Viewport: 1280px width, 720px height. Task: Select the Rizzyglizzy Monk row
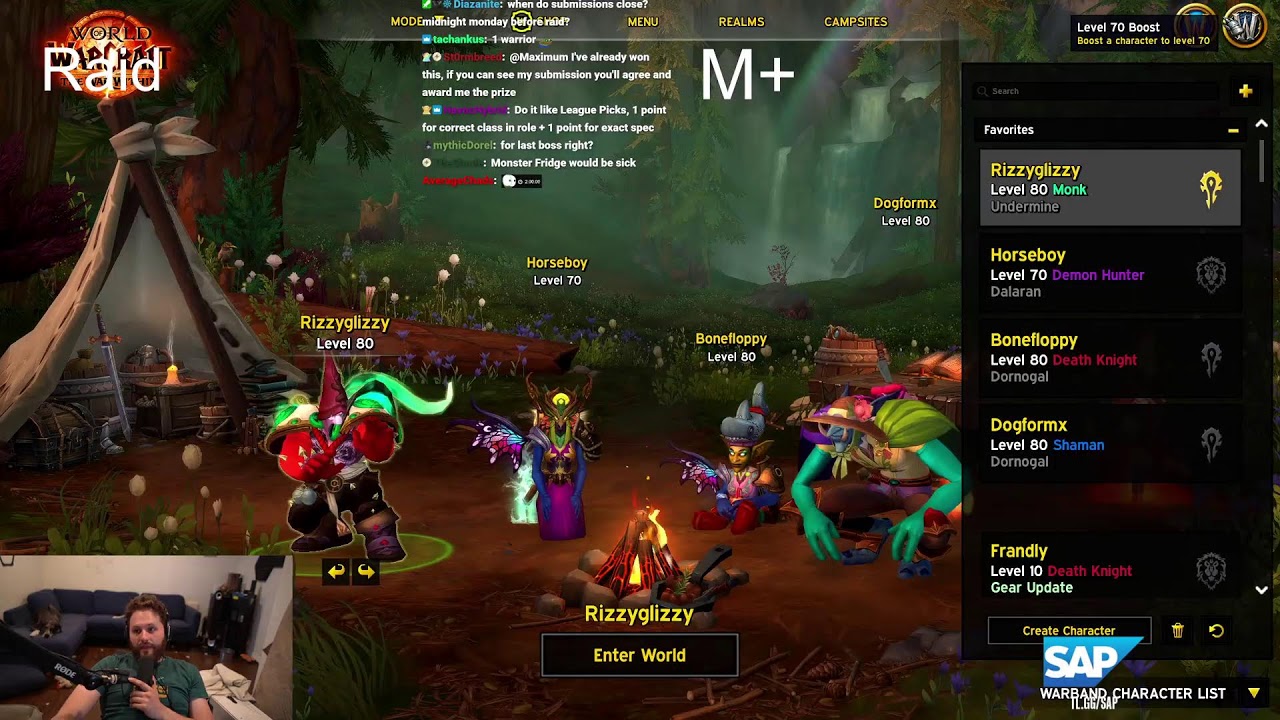pyautogui.click(x=1109, y=188)
